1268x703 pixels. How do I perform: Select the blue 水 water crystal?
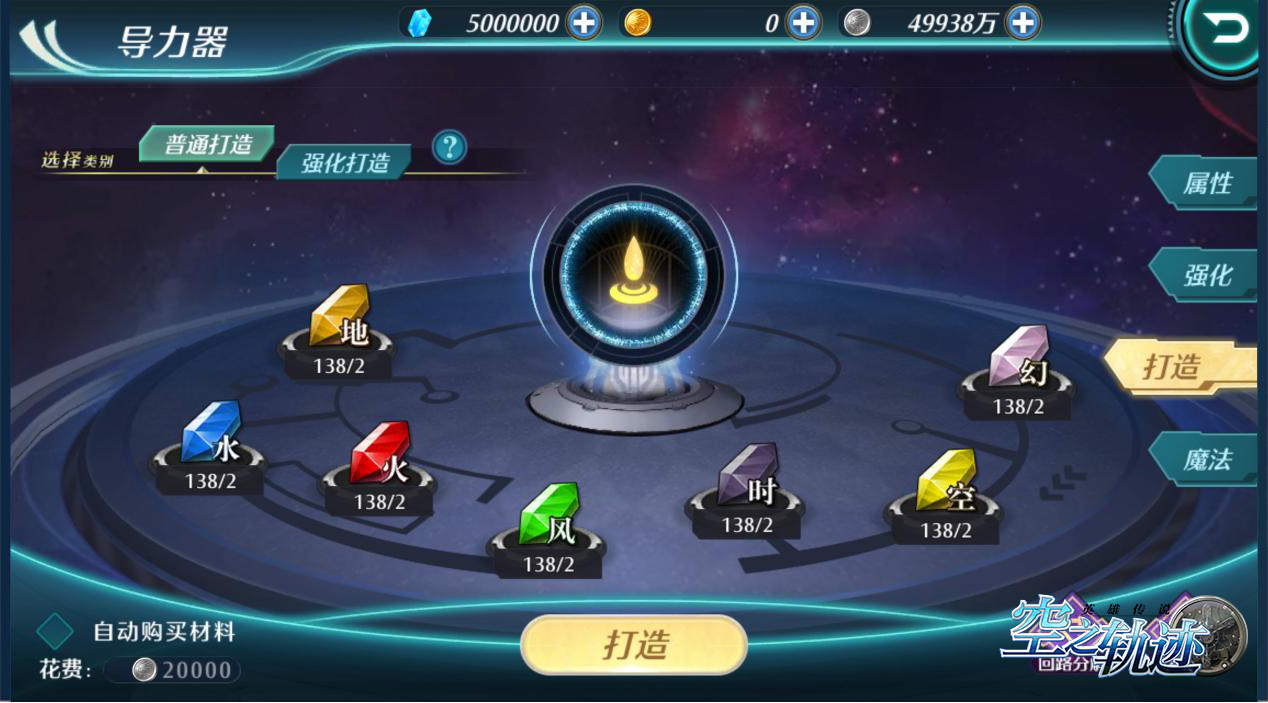[x=211, y=434]
